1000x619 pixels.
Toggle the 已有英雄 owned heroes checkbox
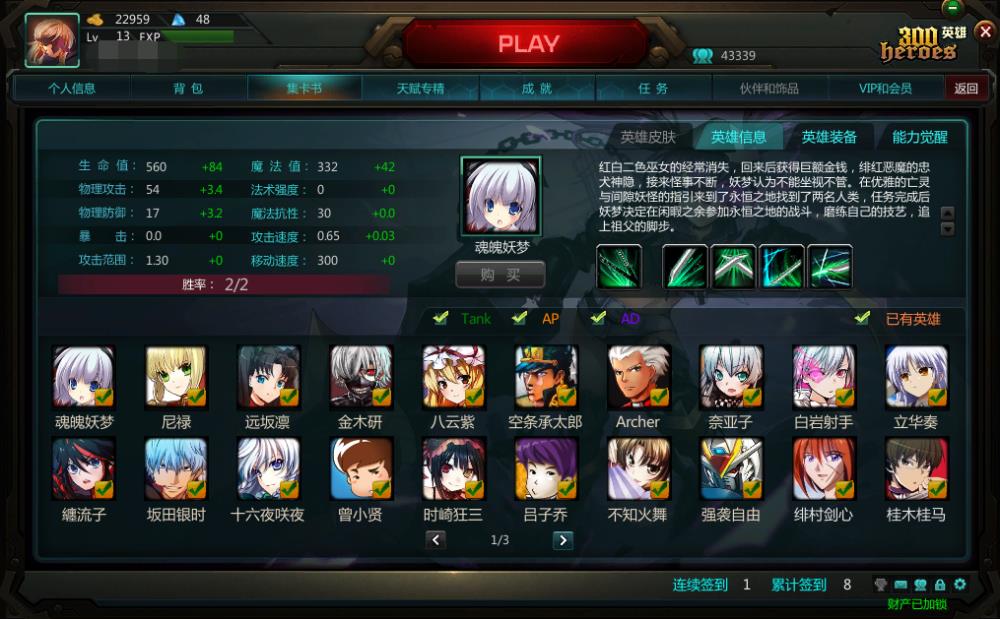[862, 319]
